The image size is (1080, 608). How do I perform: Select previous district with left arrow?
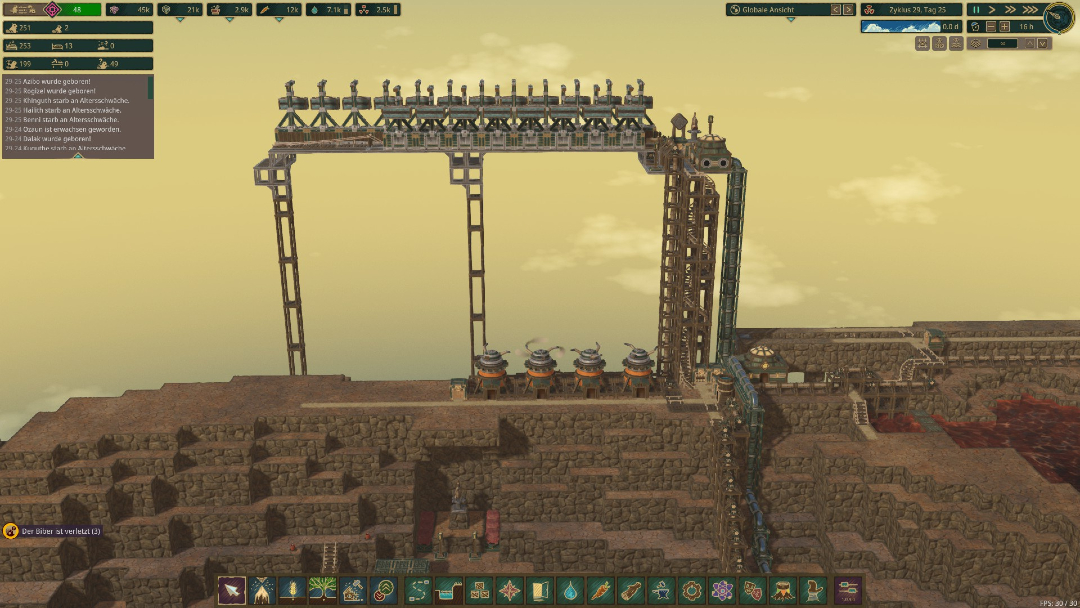(x=837, y=9)
